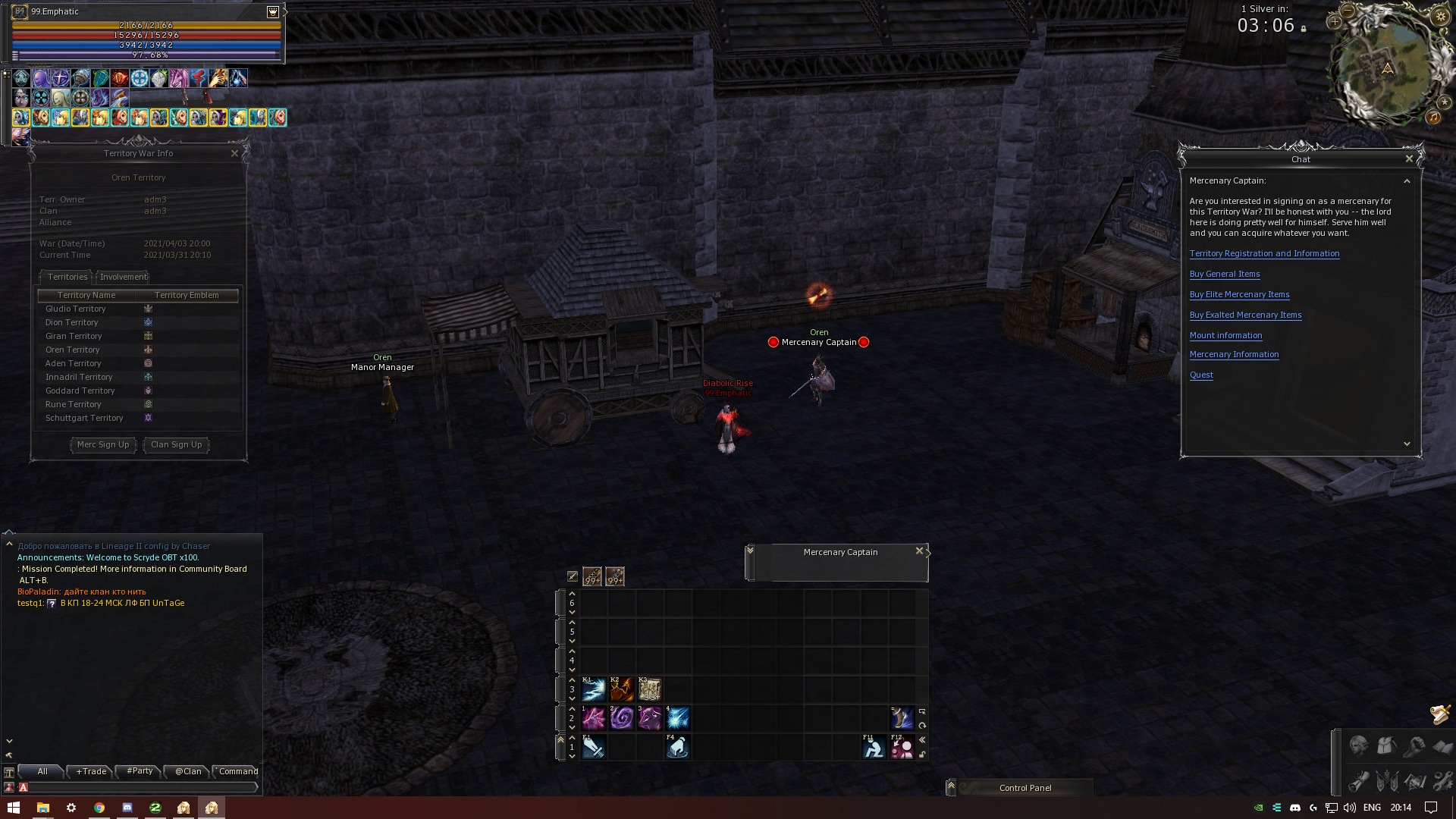Trigger the attack sword action on F1 slot
Image resolution: width=1456 pixels, height=819 pixels.
[x=594, y=748]
